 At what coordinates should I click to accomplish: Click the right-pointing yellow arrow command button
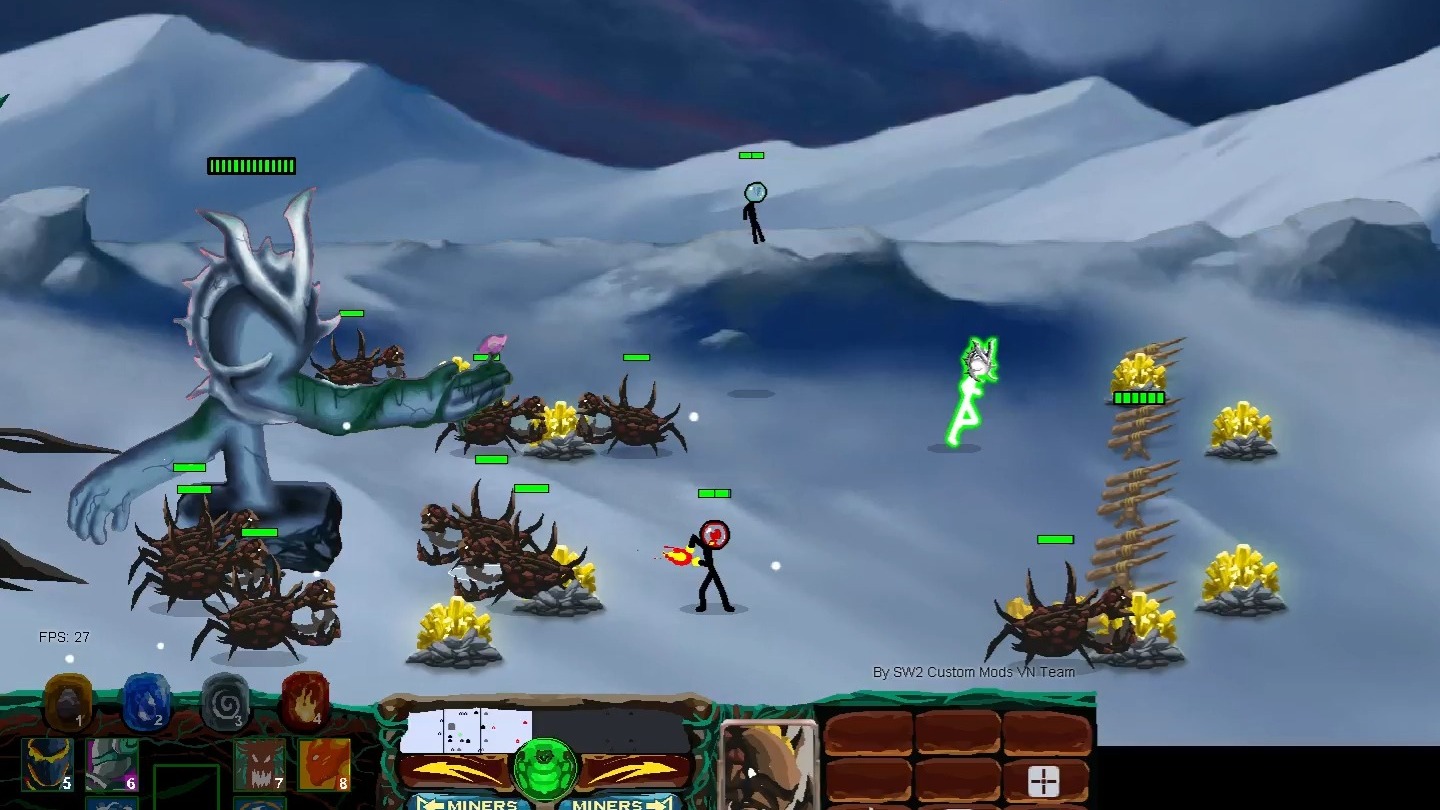pos(640,771)
